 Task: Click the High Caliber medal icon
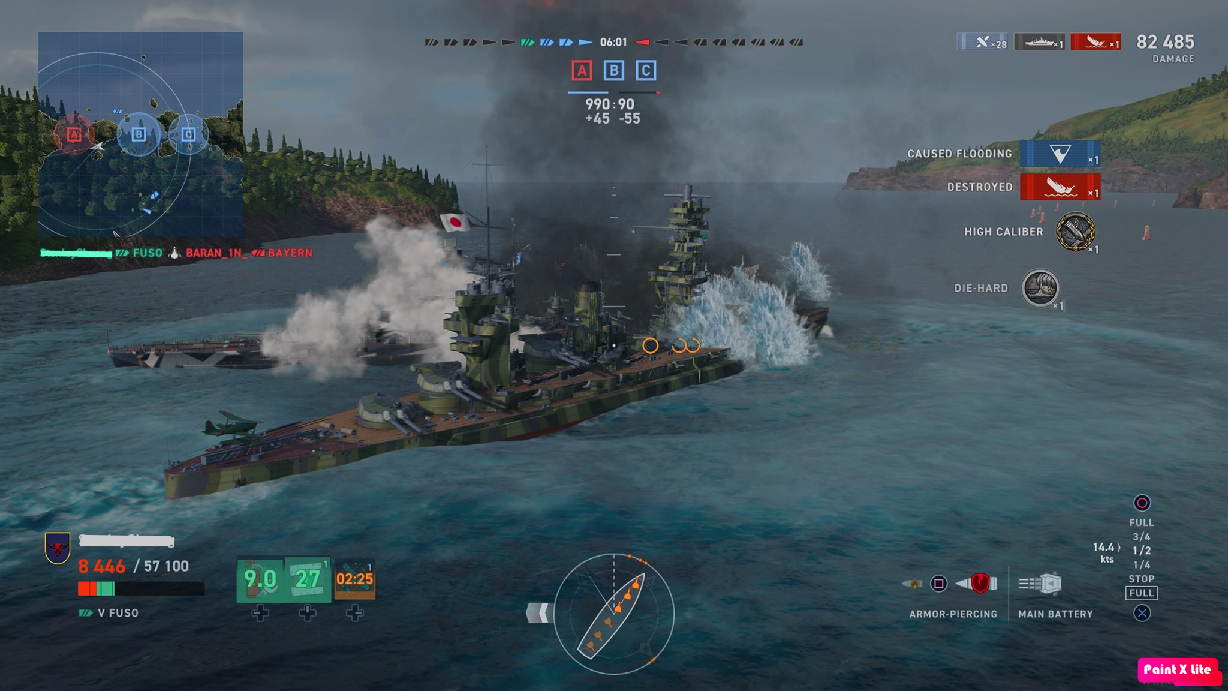pyautogui.click(x=1075, y=231)
